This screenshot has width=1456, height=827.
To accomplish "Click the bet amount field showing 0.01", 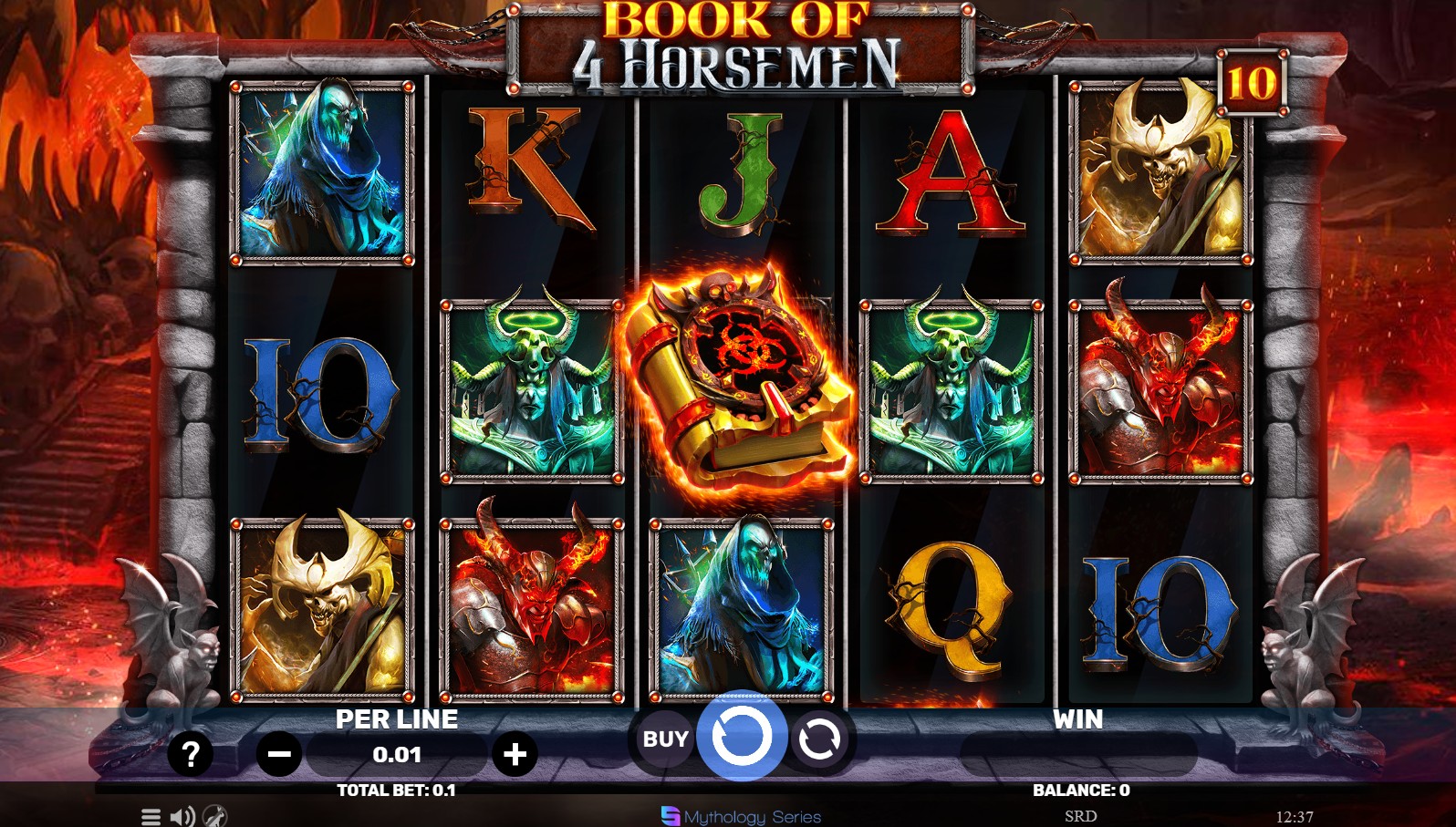I will [x=396, y=753].
